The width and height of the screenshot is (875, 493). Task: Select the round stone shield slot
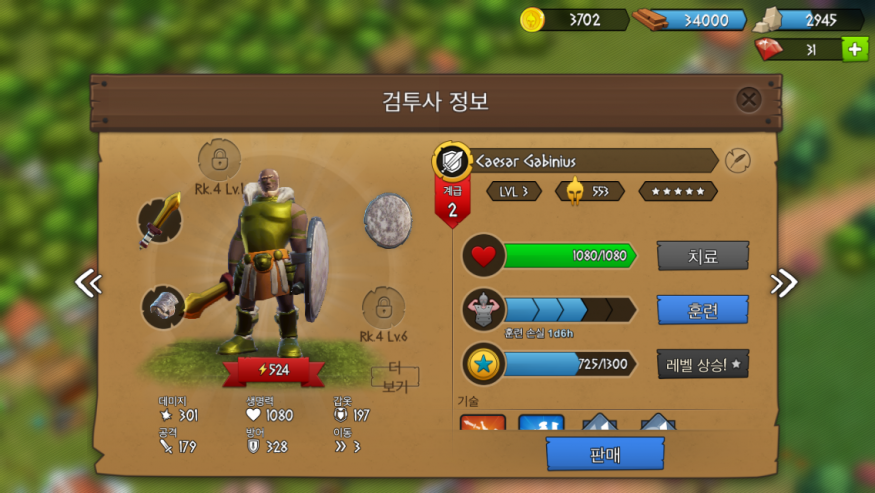coord(387,219)
